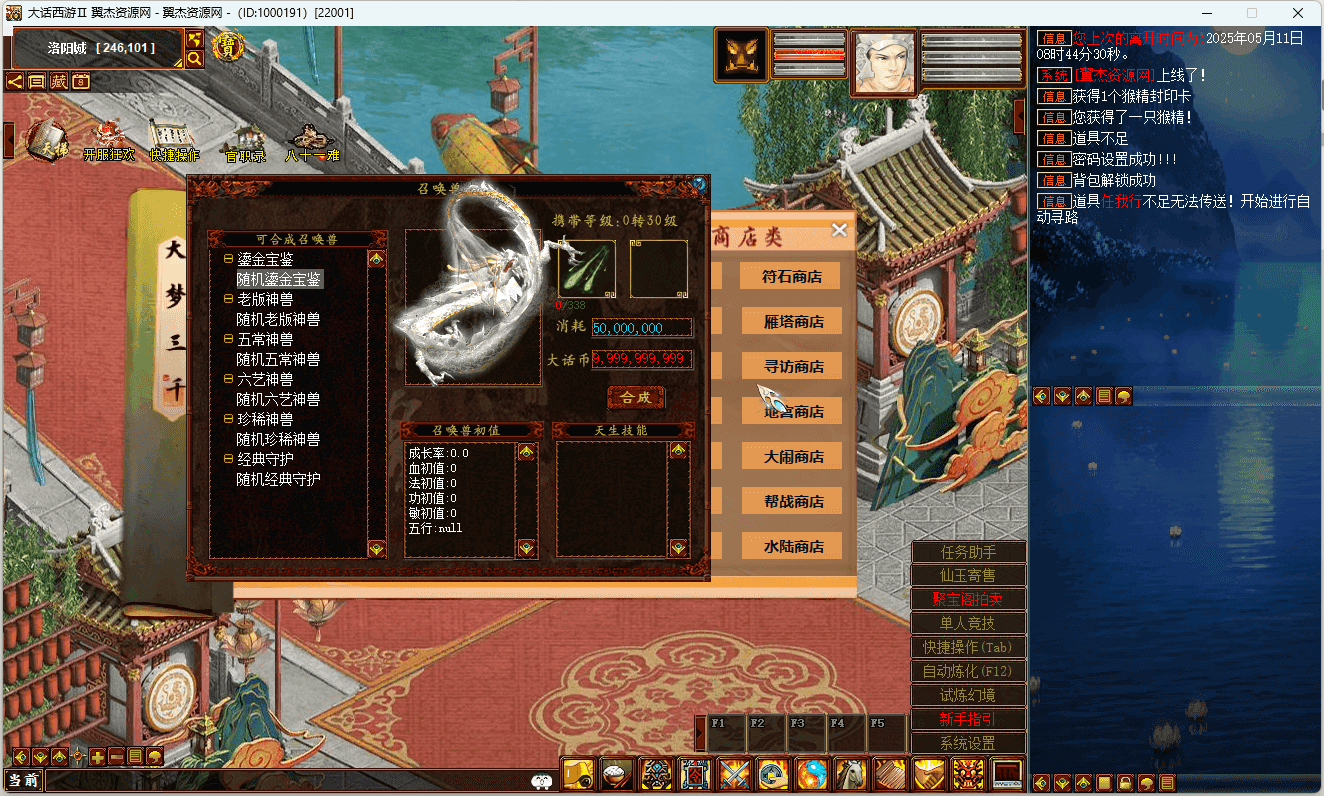Open the 符石商店 shop

(x=791, y=276)
